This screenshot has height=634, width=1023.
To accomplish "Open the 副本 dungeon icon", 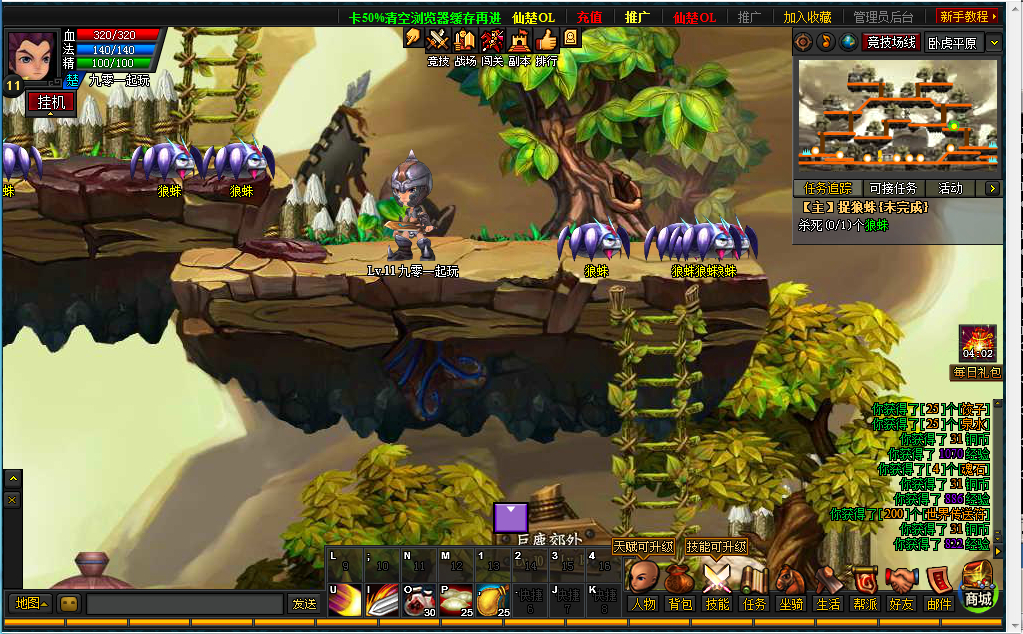I will point(518,46).
